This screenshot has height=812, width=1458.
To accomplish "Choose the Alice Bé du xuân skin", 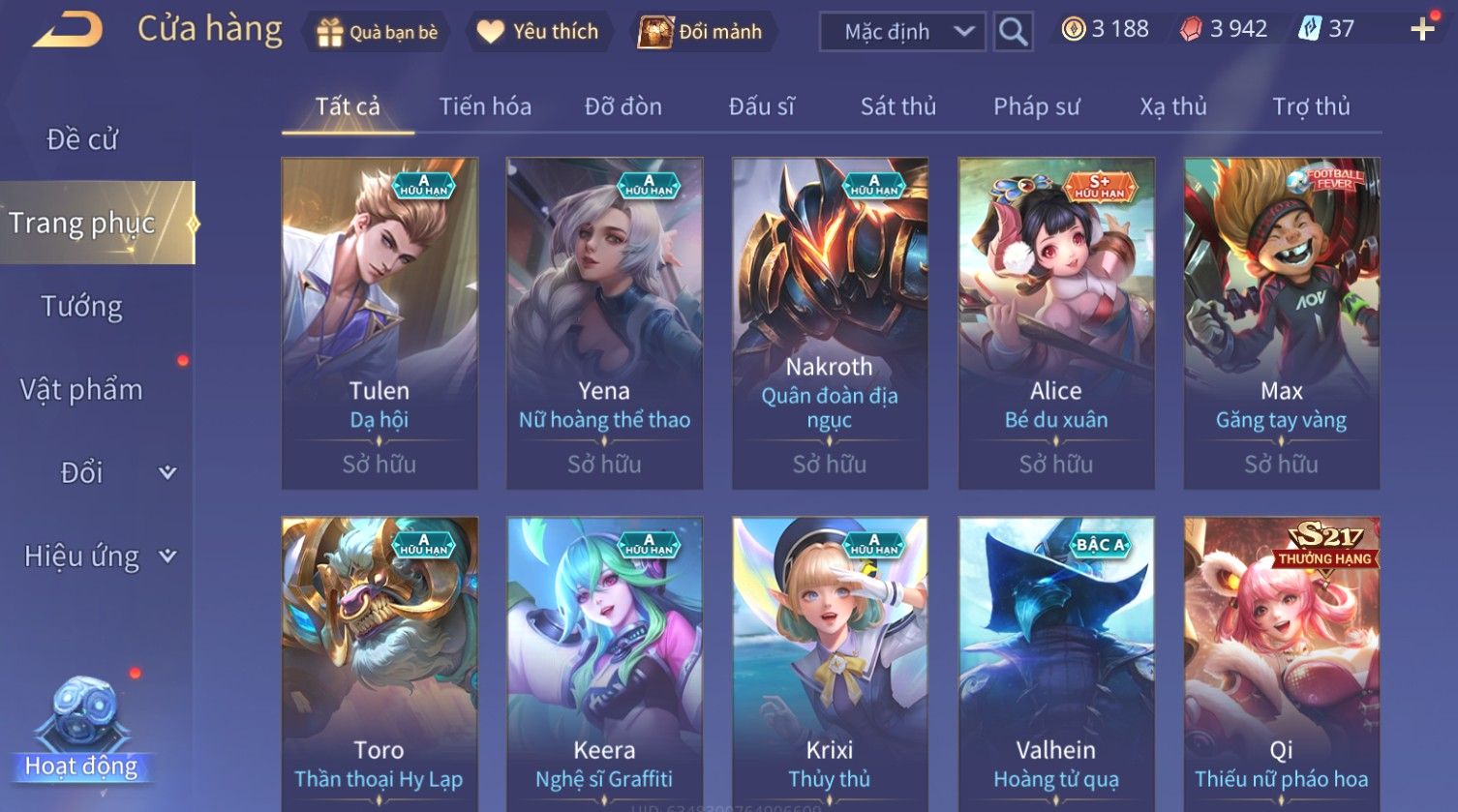I will [1056, 322].
